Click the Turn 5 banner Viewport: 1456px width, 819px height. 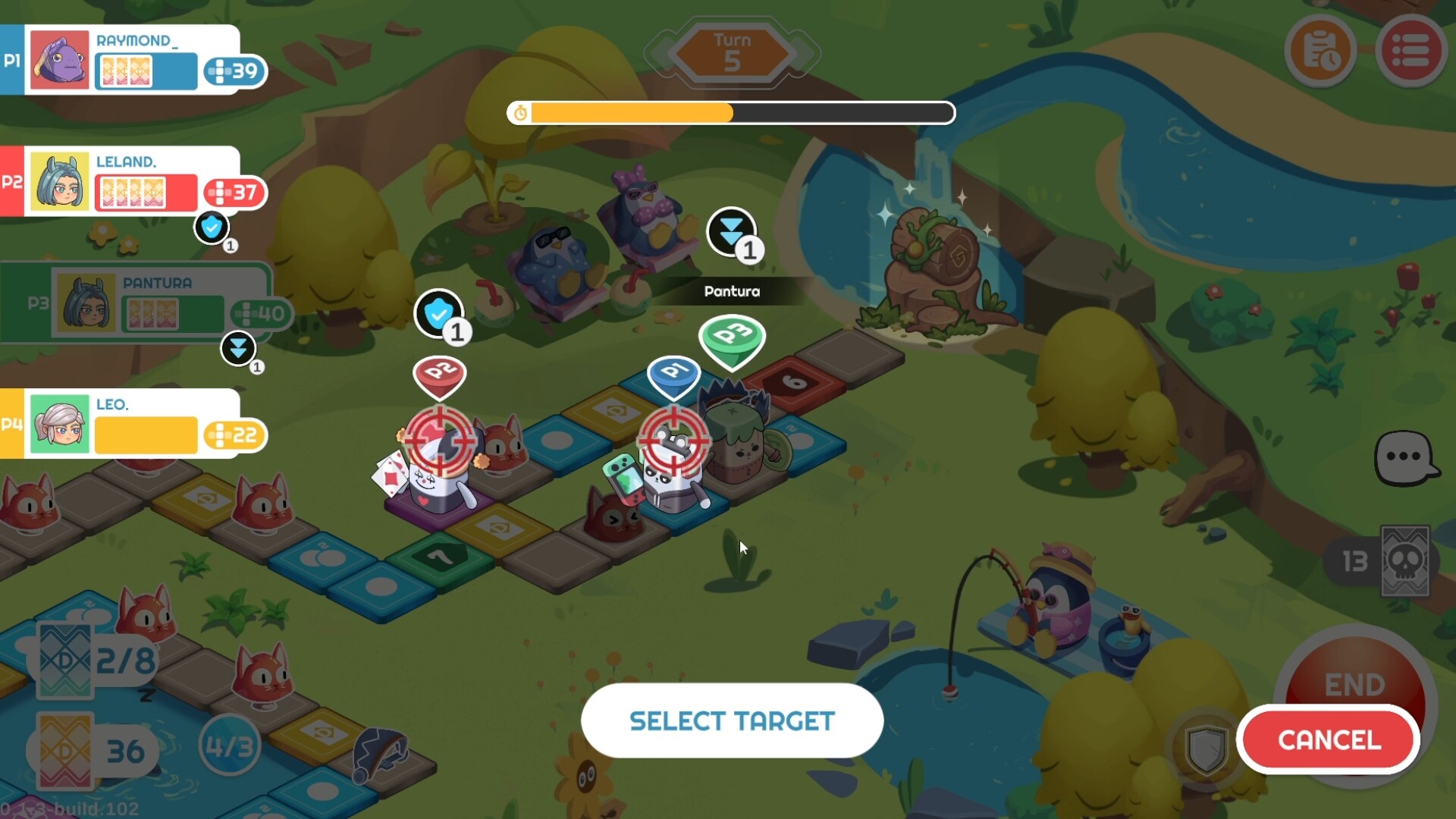pos(730,51)
